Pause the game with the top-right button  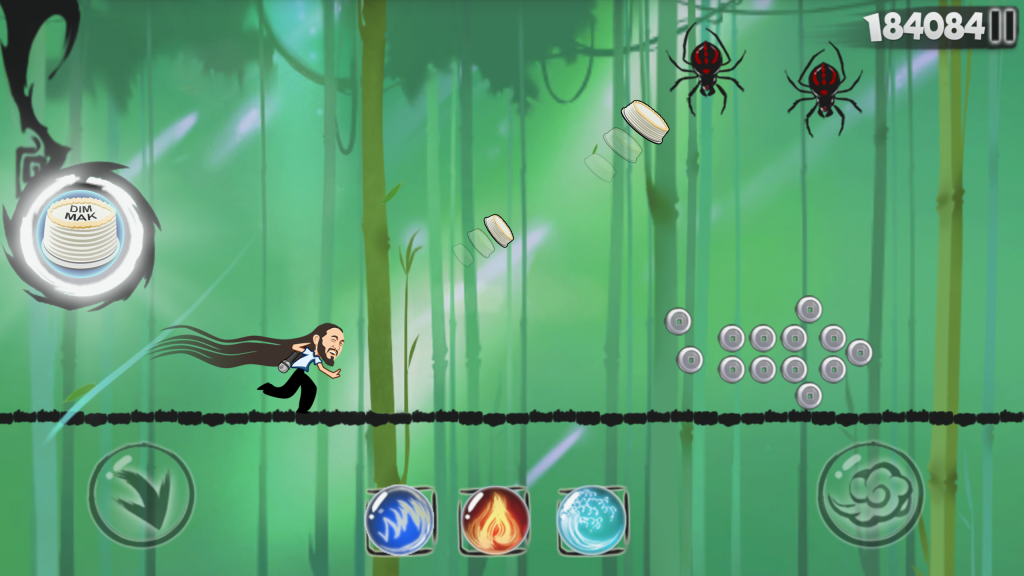tap(1002, 28)
